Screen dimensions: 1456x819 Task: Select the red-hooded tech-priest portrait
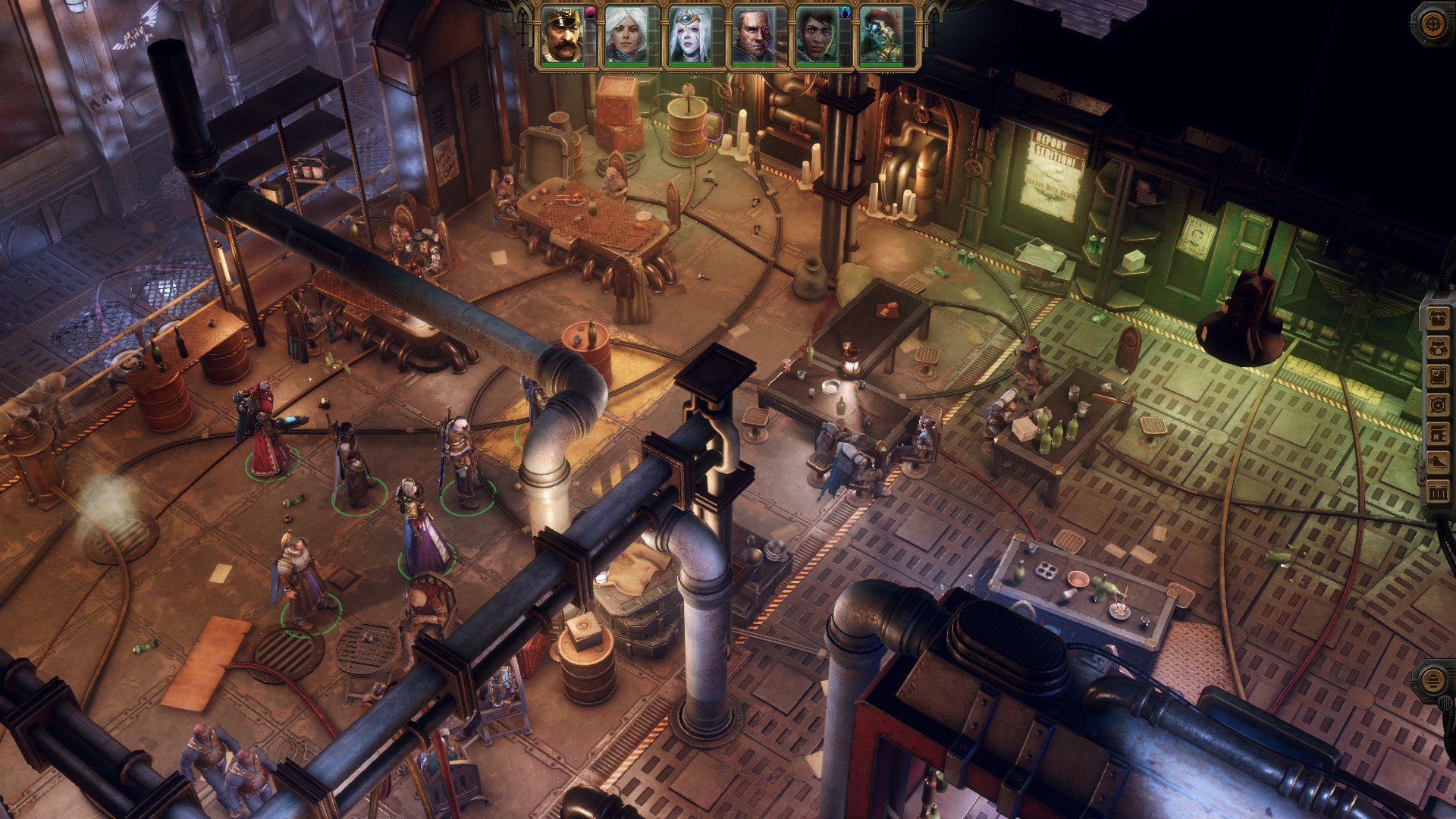880,36
